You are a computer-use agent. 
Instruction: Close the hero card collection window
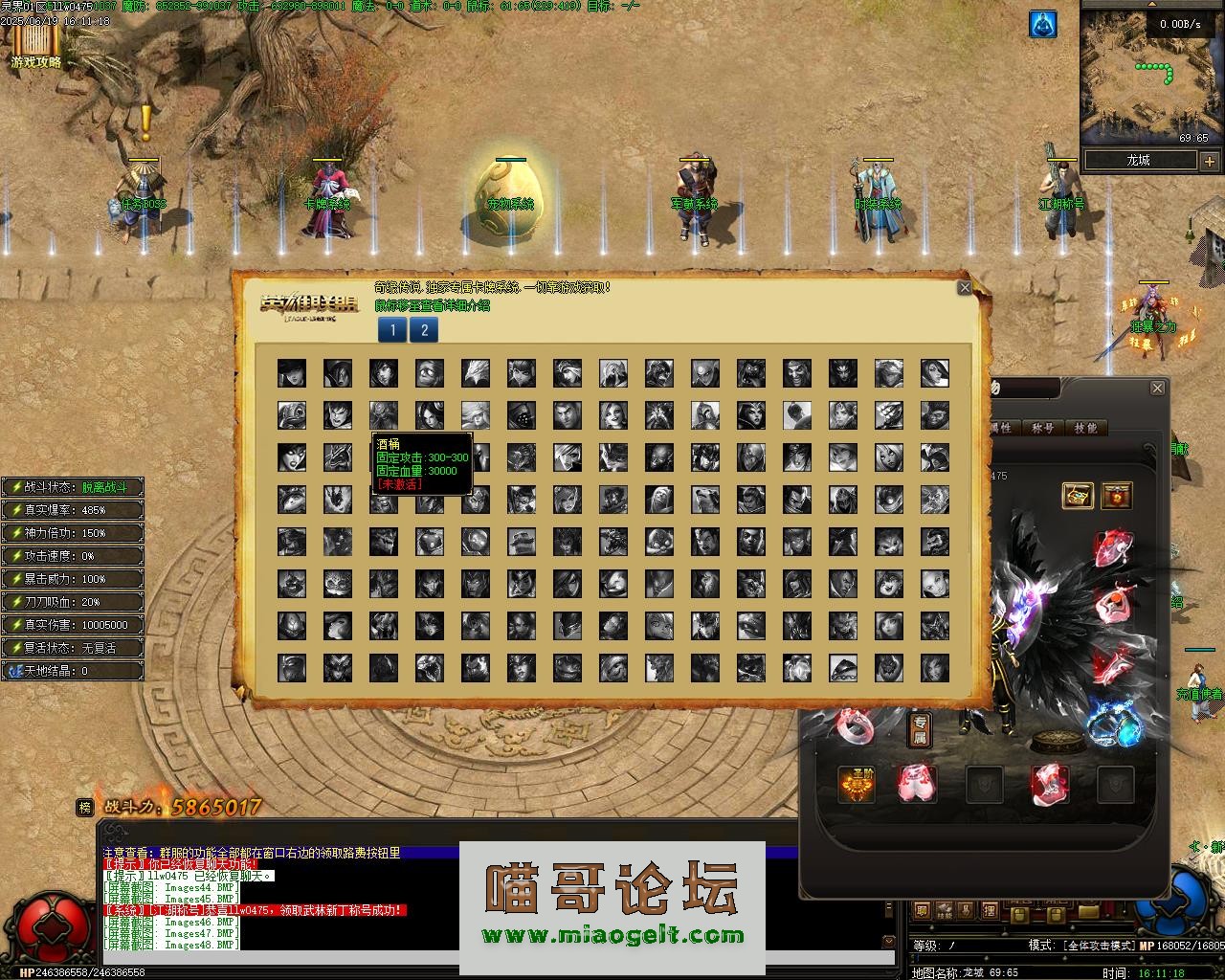point(965,287)
